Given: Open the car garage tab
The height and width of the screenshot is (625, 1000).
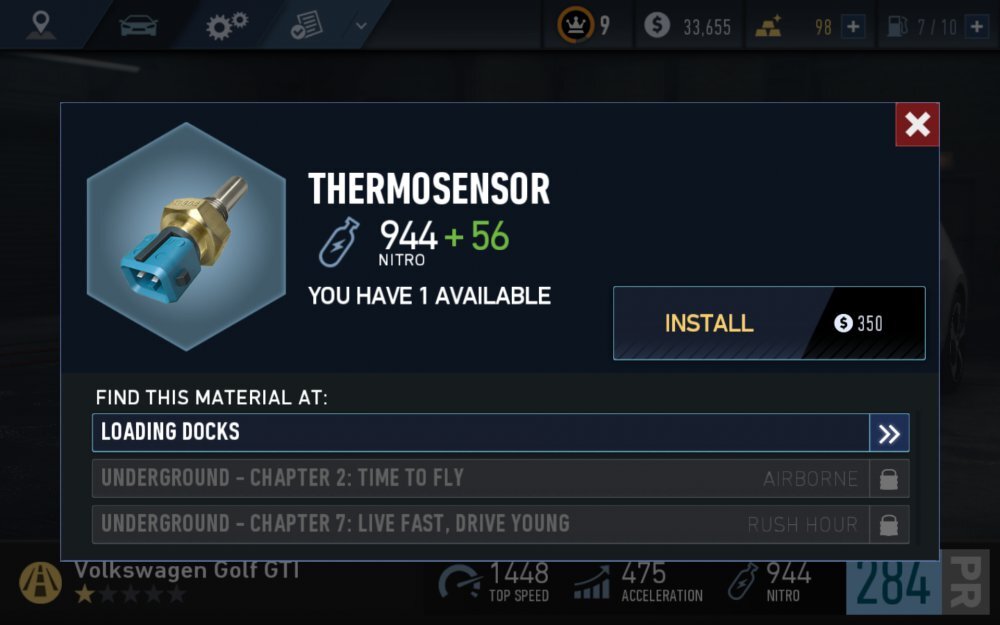Looking at the screenshot, I should point(138,25).
